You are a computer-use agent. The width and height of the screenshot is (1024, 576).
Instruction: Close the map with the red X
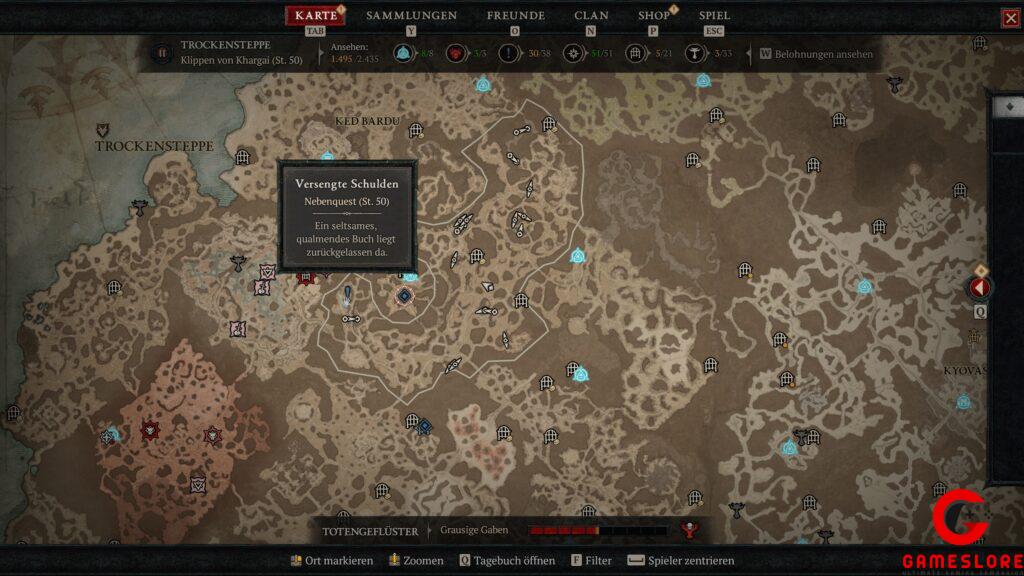(x=1010, y=18)
